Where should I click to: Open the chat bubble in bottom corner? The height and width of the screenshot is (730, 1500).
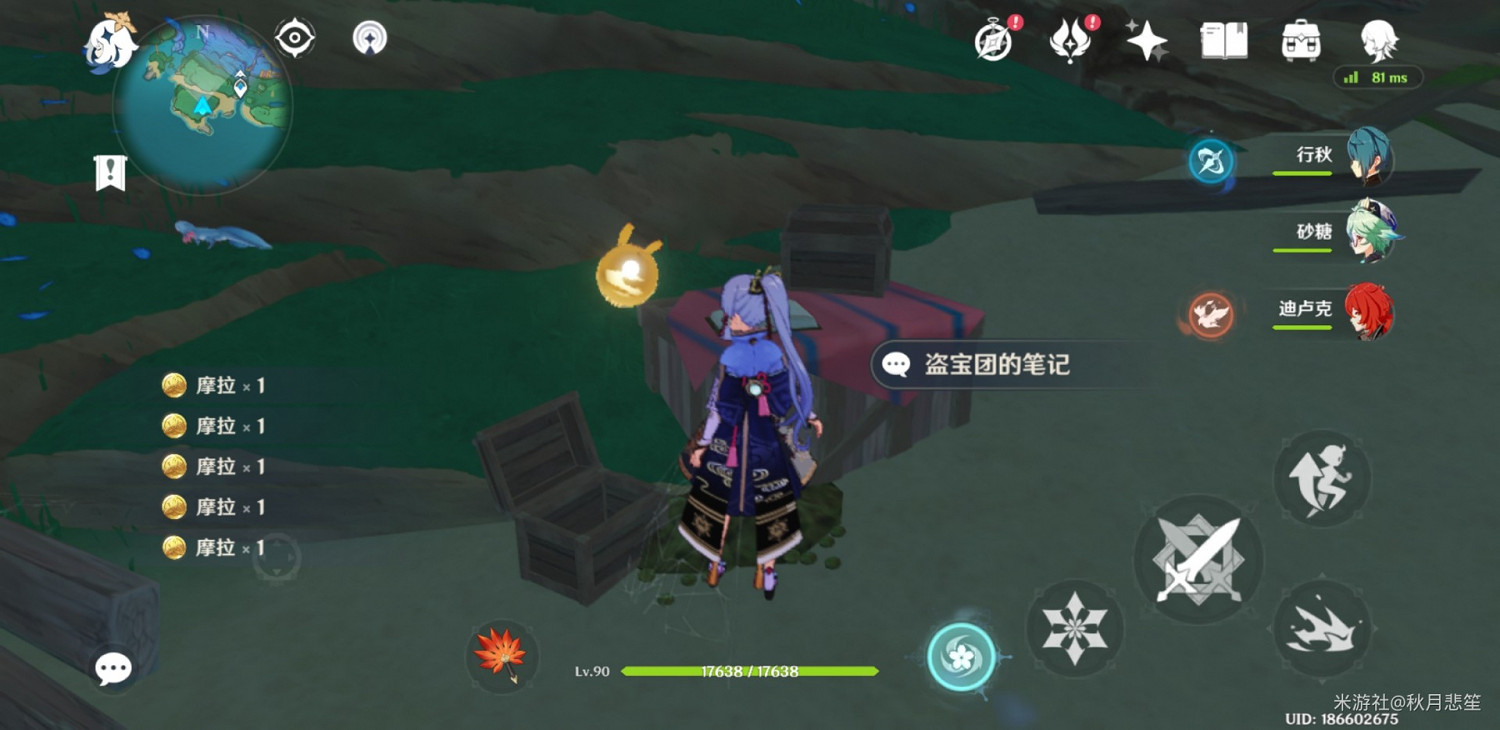[x=113, y=668]
